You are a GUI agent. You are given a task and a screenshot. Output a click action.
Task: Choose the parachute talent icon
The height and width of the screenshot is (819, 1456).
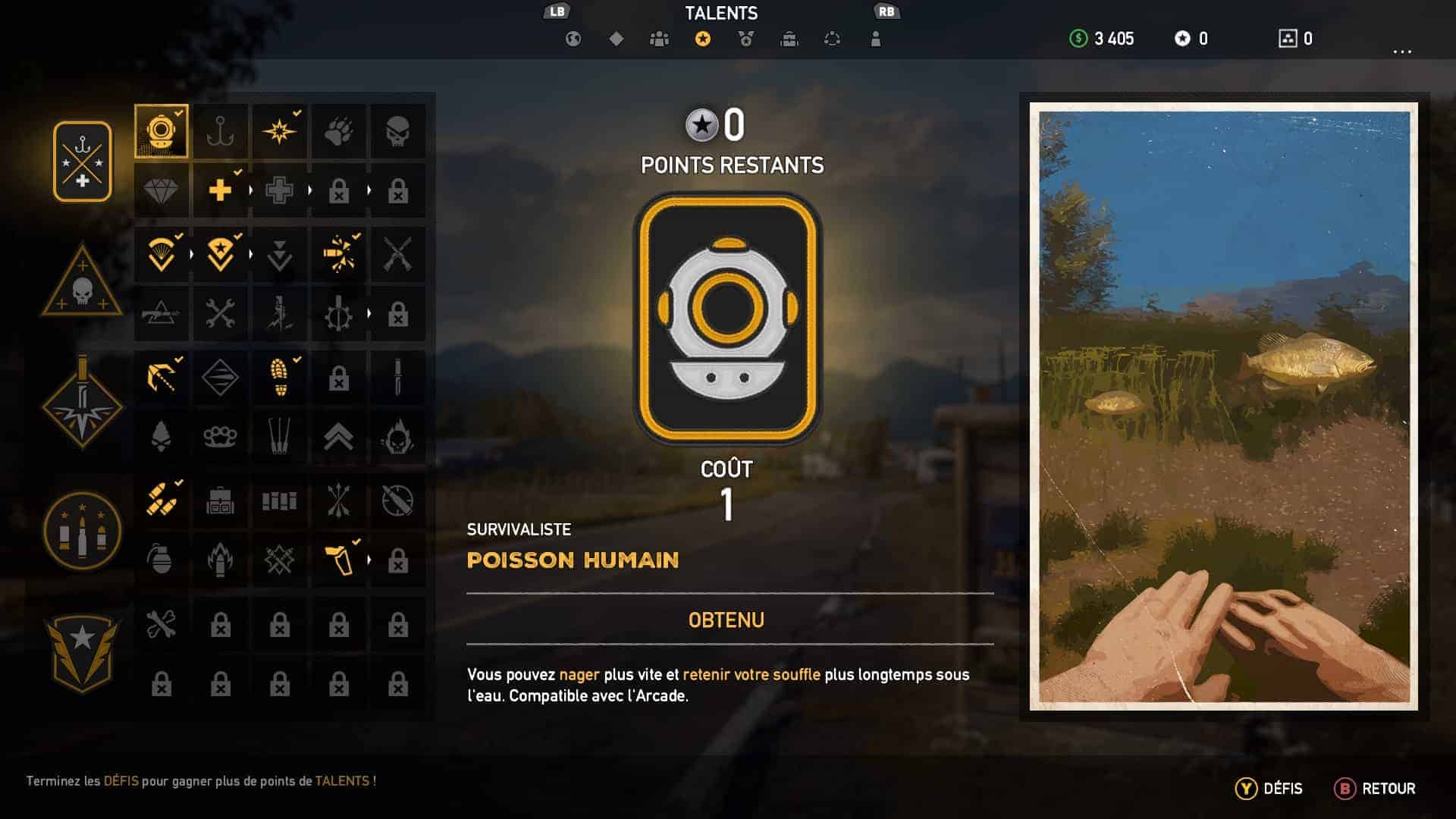point(162,254)
